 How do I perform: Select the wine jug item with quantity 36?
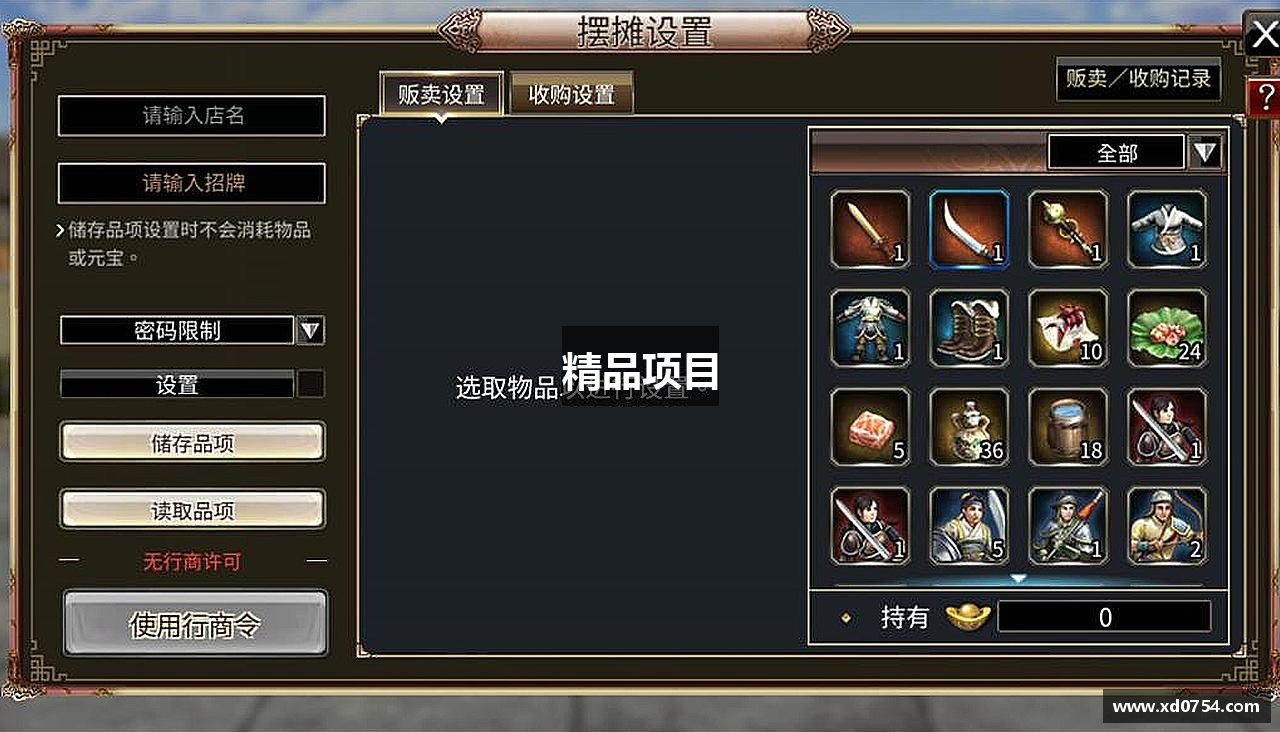pyautogui.click(x=968, y=427)
